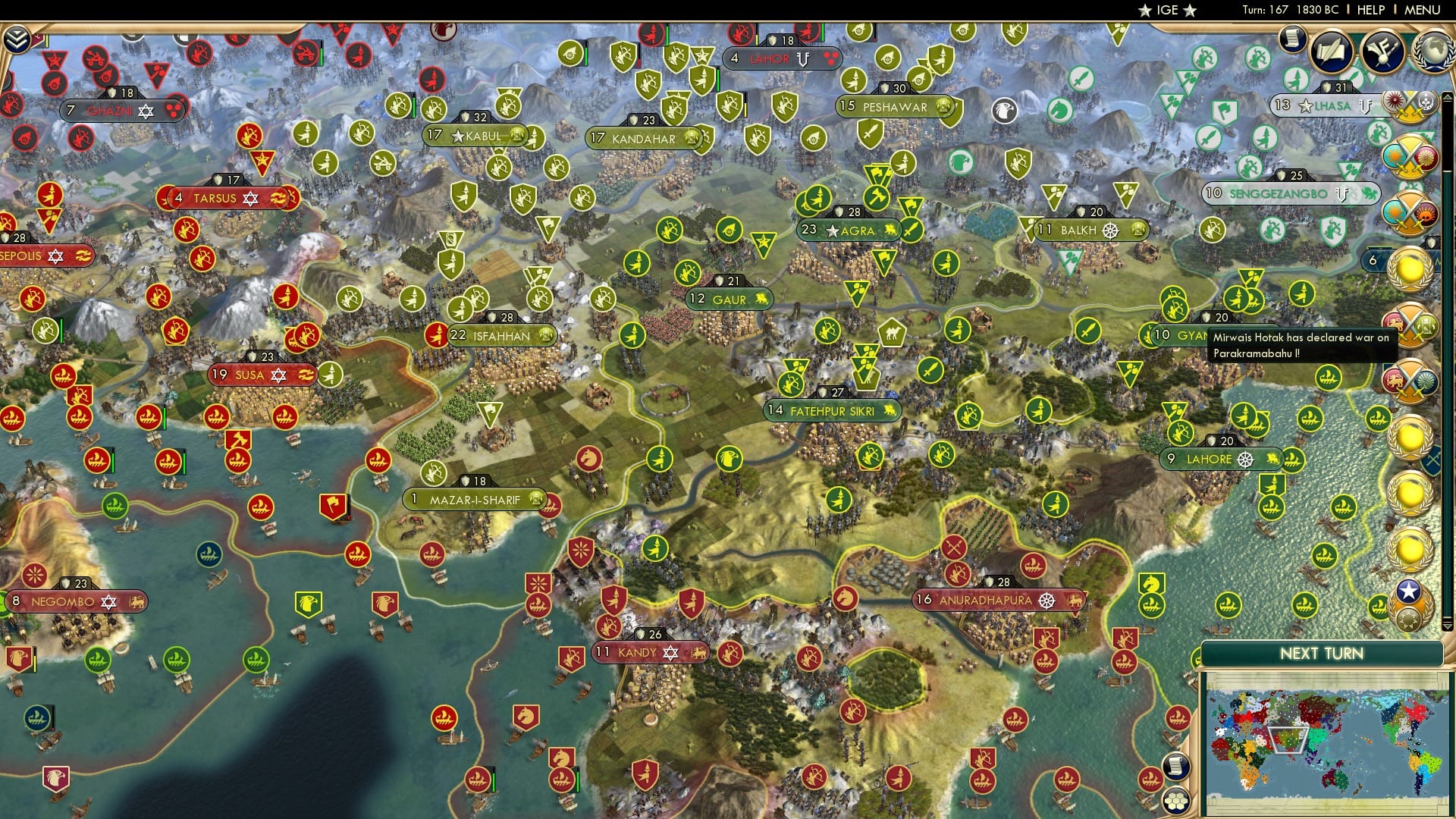Viewport: 1456px width, 819px height.
Task: Select the red flag unit near Mazar-i-Sharif
Action: (333, 503)
